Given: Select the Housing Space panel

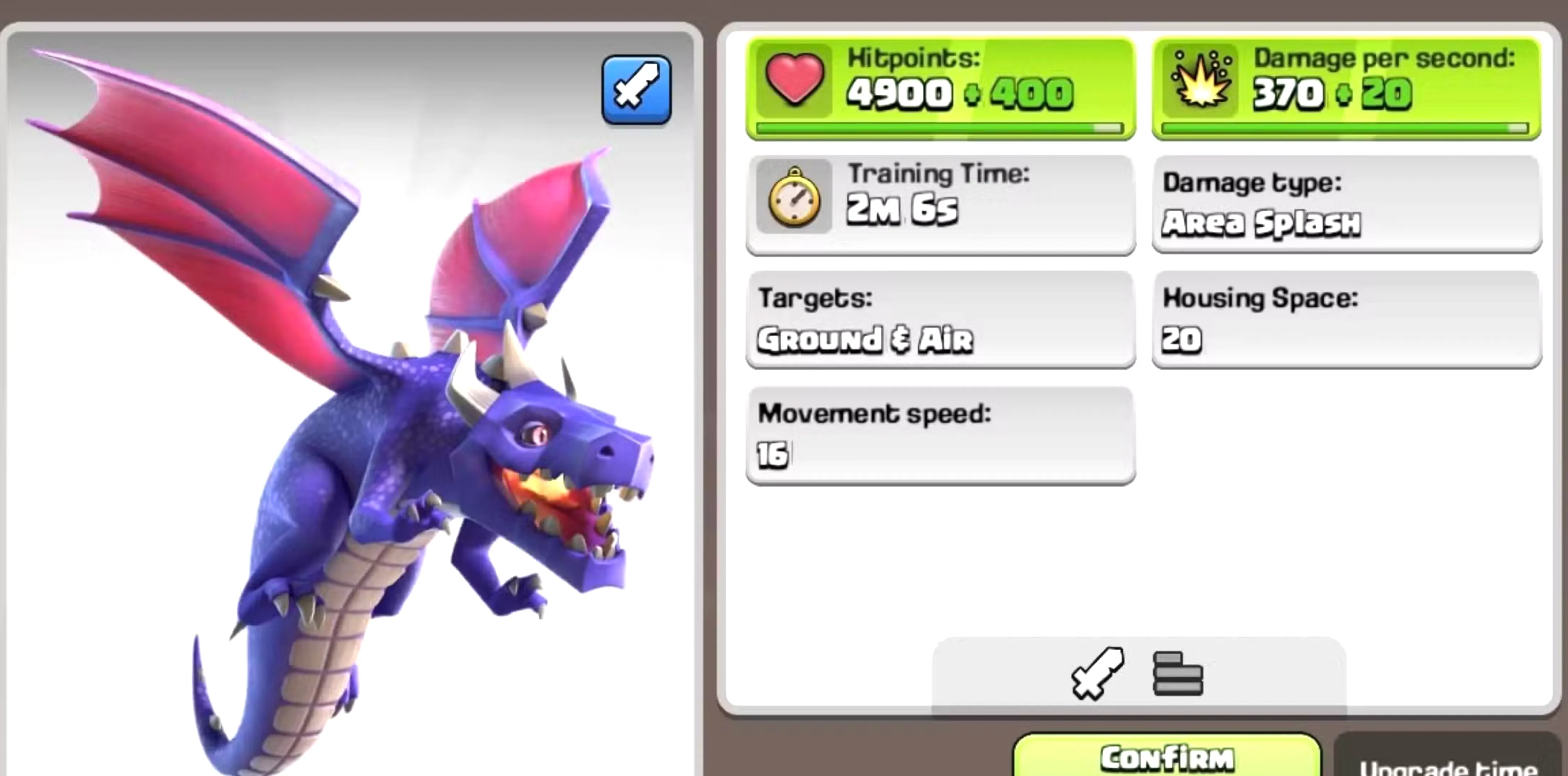Looking at the screenshot, I should 1345,320.
